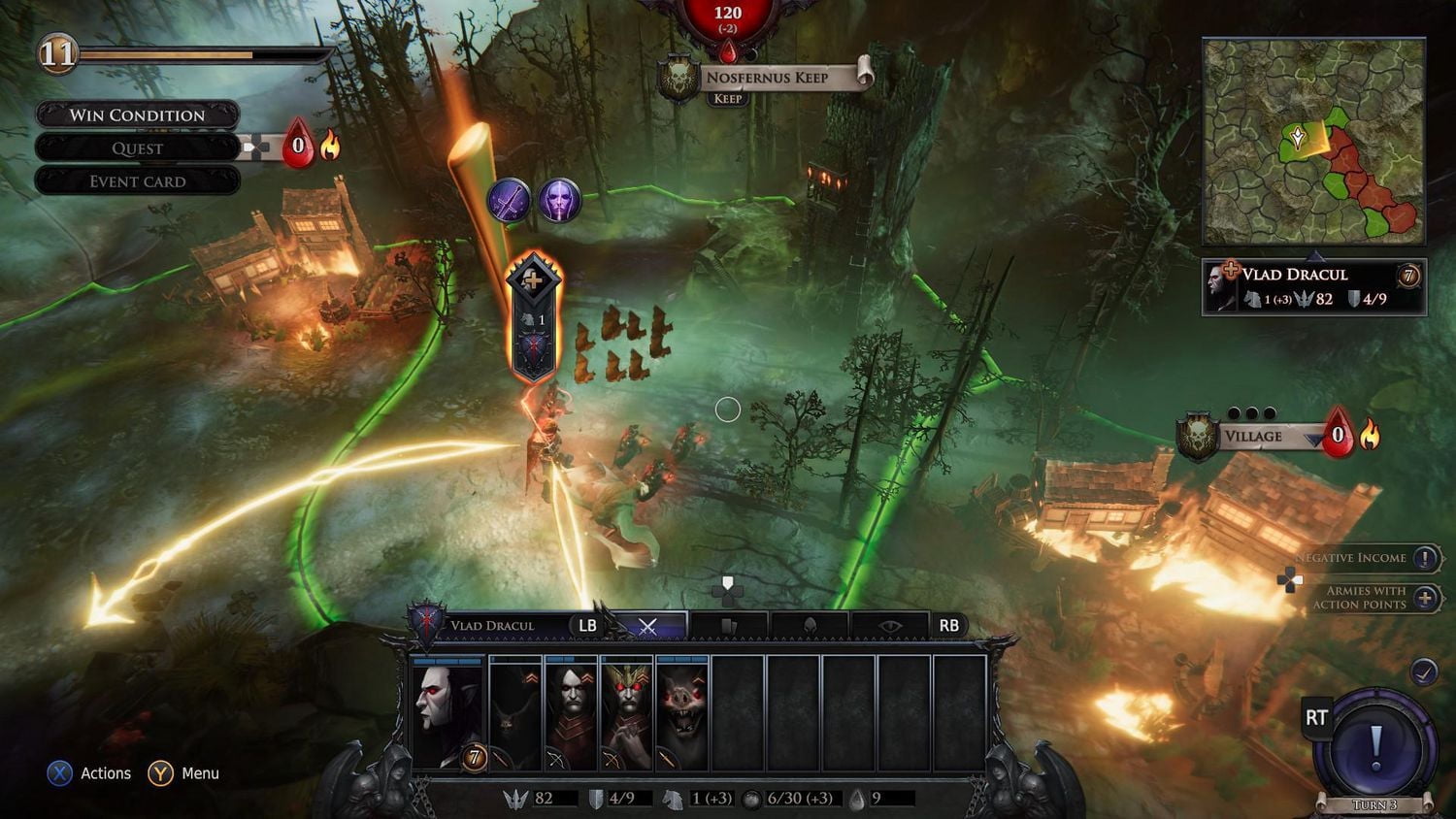Select the helmet tab in the army panel
This screenshot has width=1456, height=819.
point(811,624)
